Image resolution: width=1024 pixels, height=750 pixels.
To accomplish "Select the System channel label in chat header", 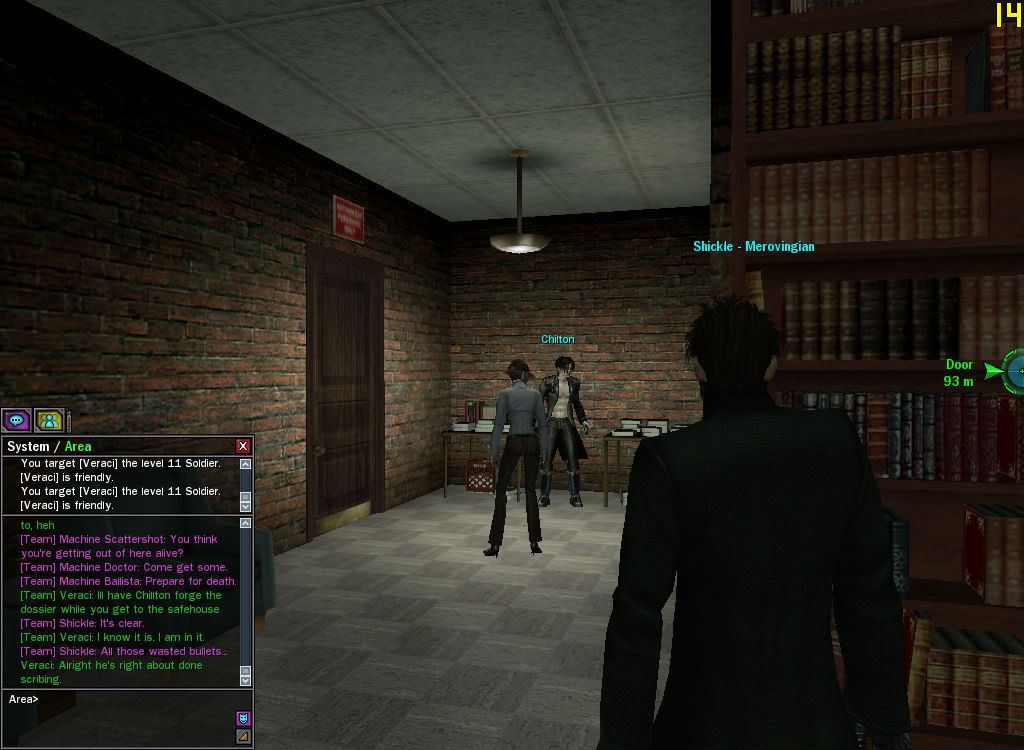I will click(28, 446).
